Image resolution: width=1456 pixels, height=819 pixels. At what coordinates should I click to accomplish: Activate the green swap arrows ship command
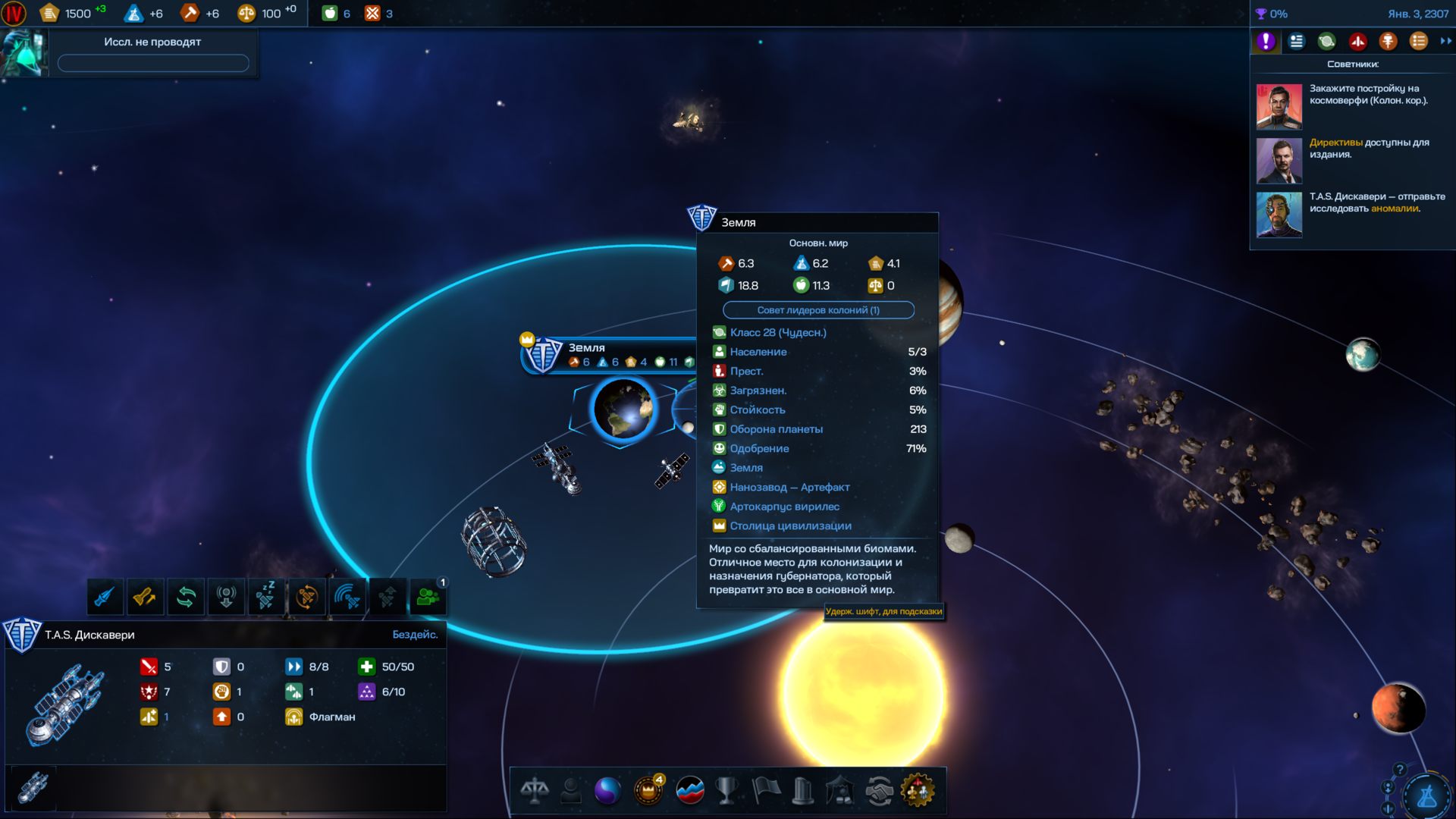[x=186, y=598]
